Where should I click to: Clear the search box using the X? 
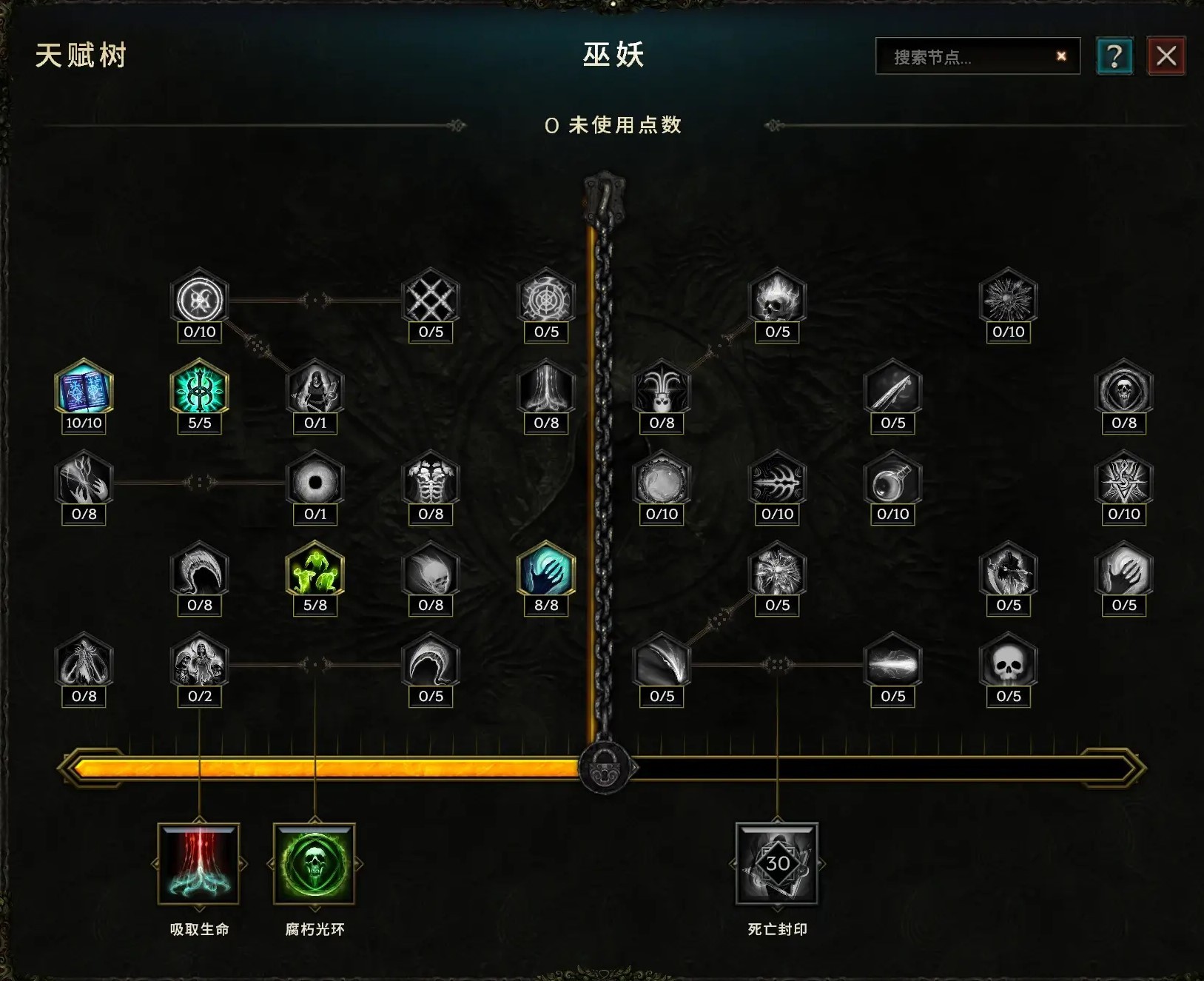[1061, 56]
